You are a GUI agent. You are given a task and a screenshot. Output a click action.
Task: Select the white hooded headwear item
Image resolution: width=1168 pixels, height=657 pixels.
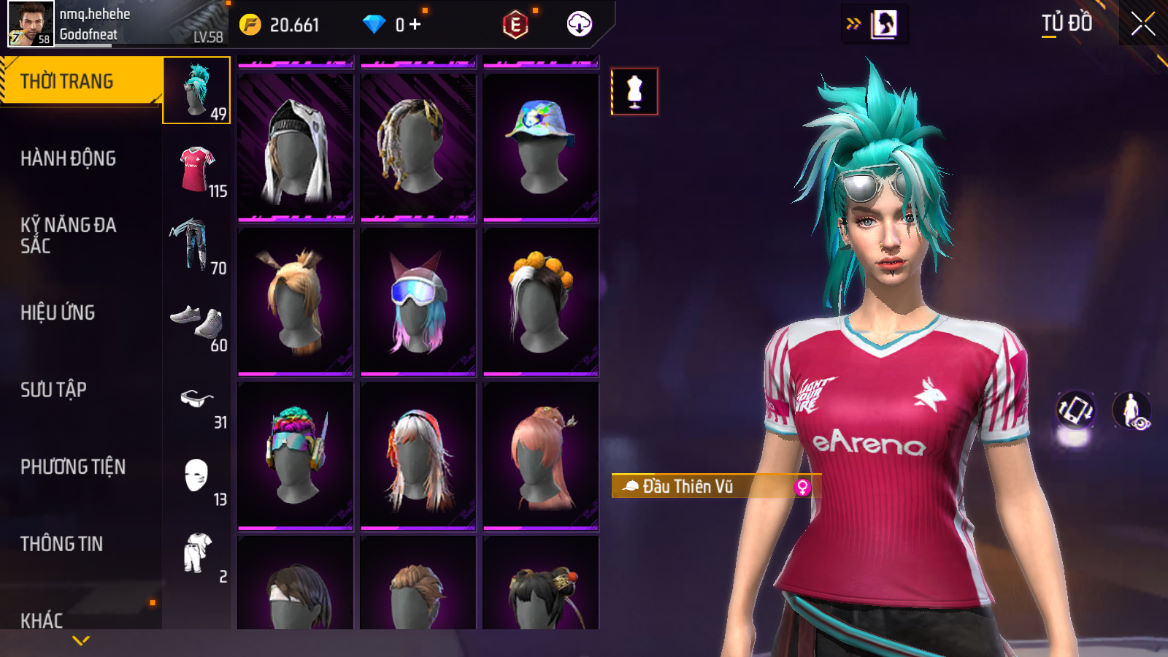tap(295, 145)
